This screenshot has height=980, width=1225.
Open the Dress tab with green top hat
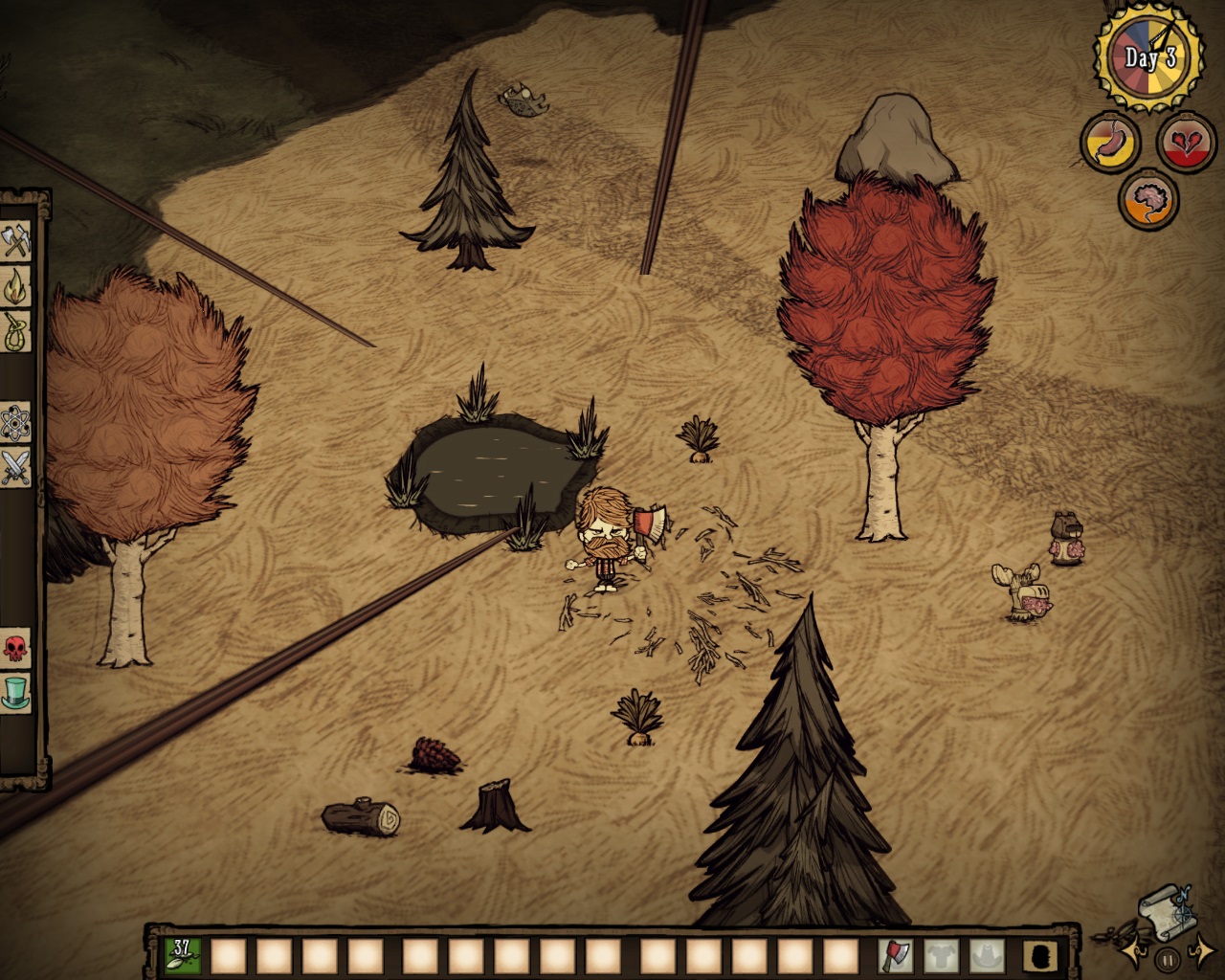[x=16, y=692]
